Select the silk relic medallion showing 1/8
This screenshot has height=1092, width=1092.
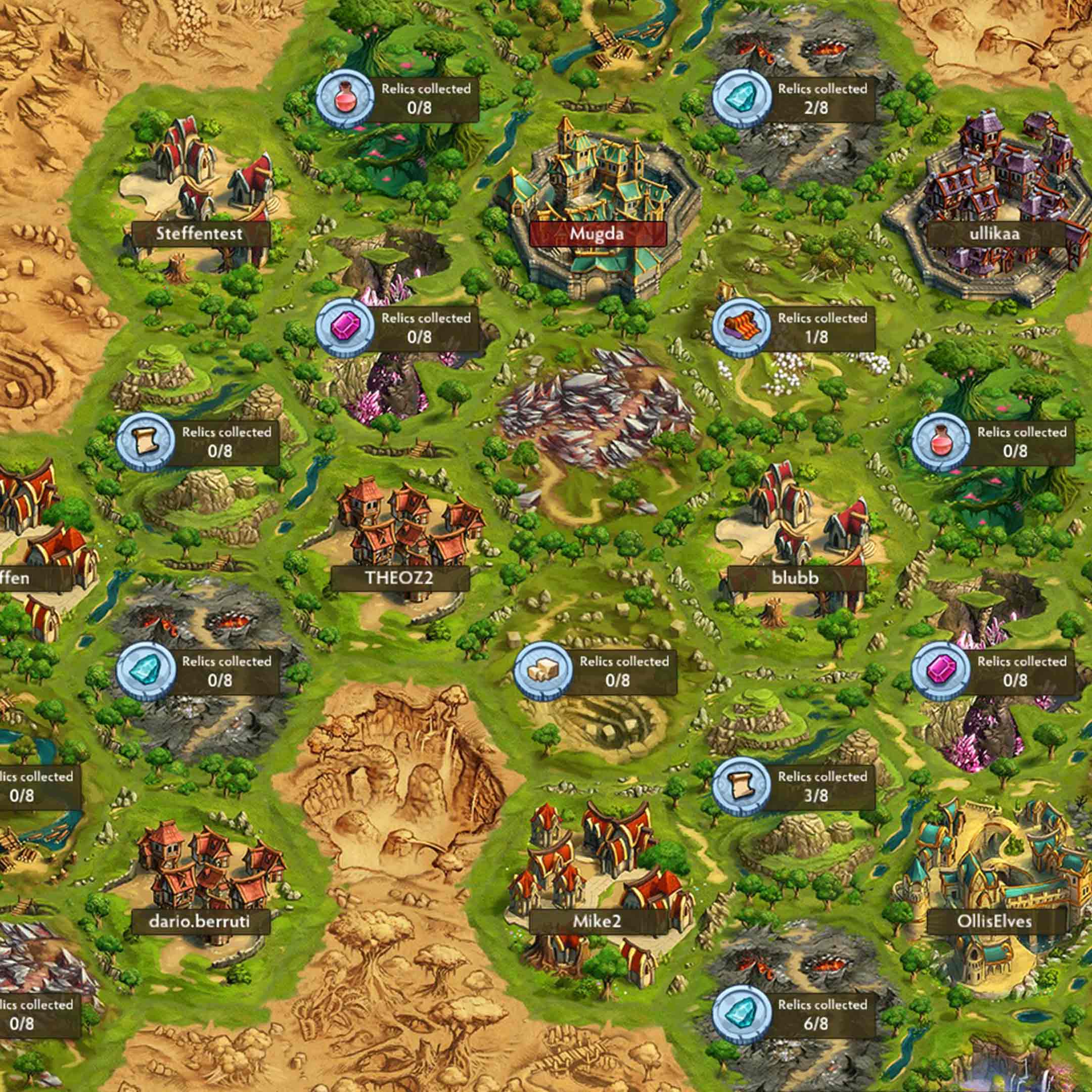pos(742,328)
